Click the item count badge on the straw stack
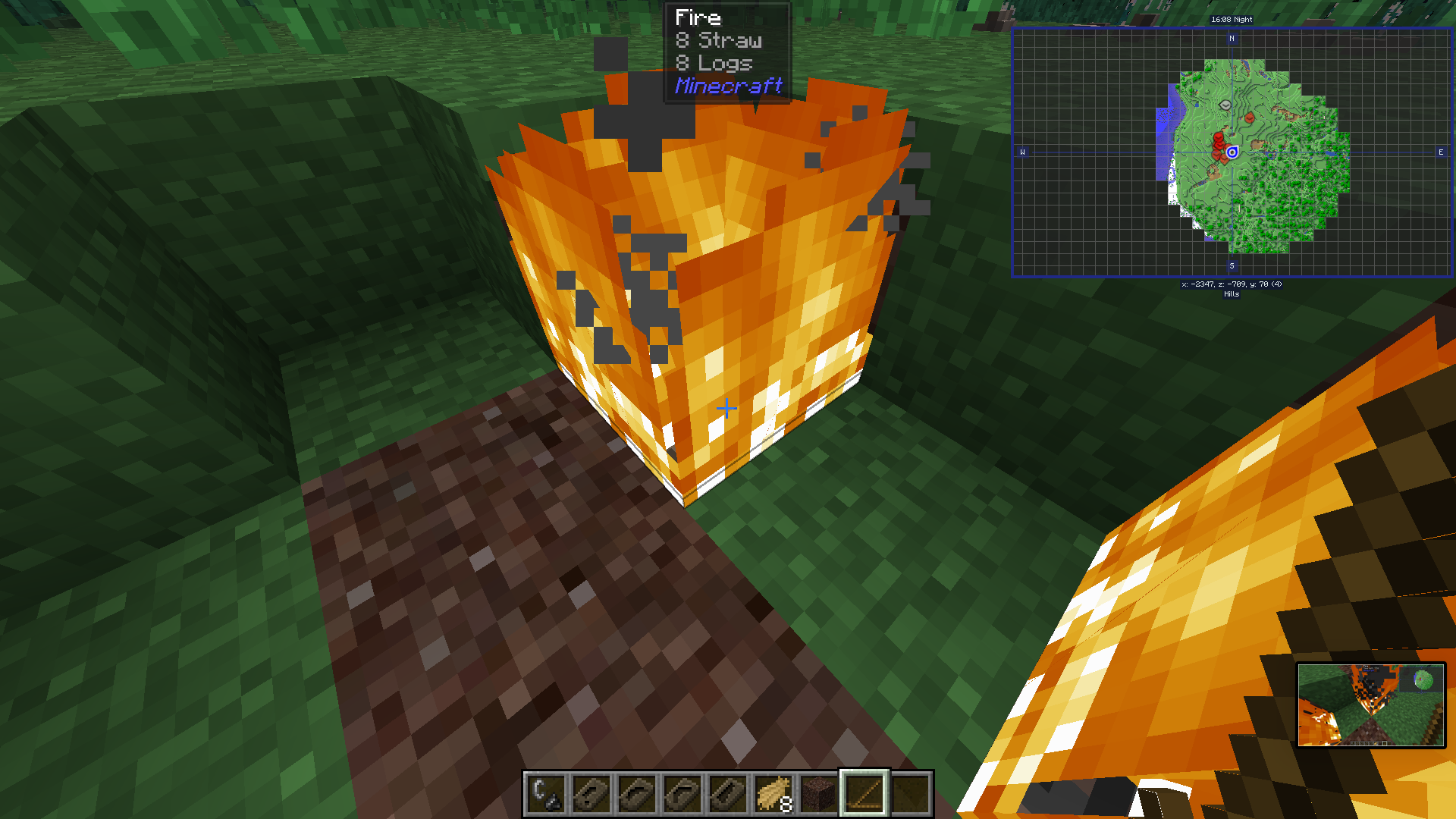The height and width of the screenshot is (819, 1456). (786, 802)
